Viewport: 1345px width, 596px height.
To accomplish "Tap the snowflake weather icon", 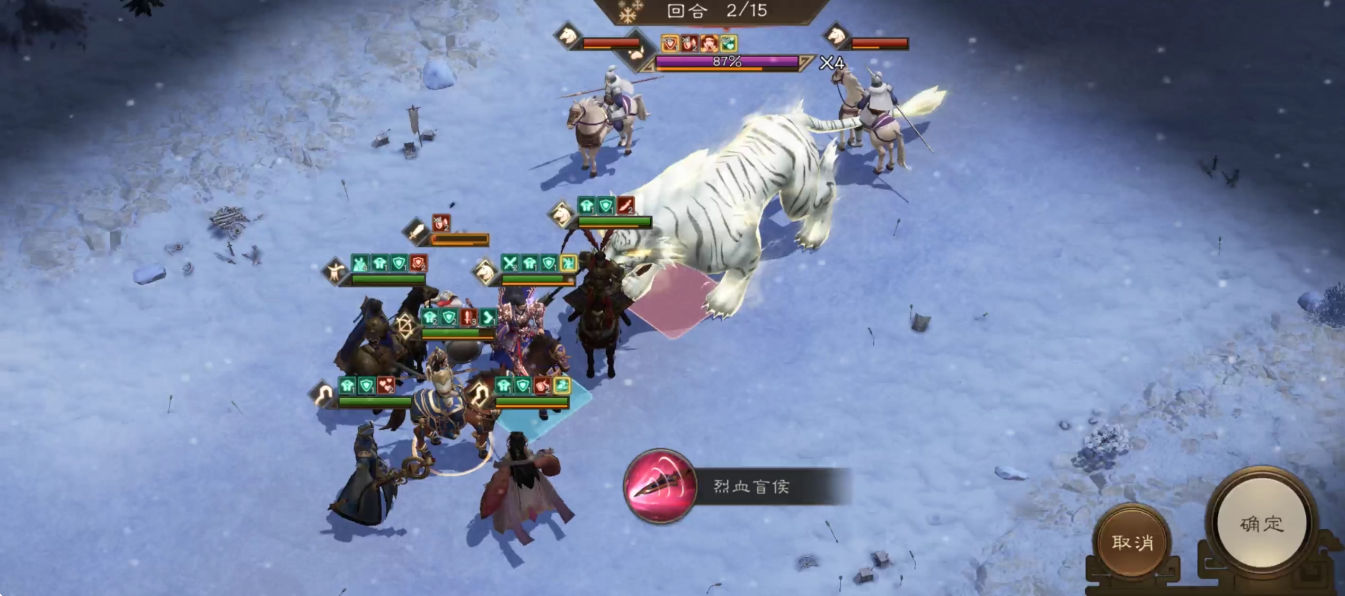I will (x=631, y=12).
